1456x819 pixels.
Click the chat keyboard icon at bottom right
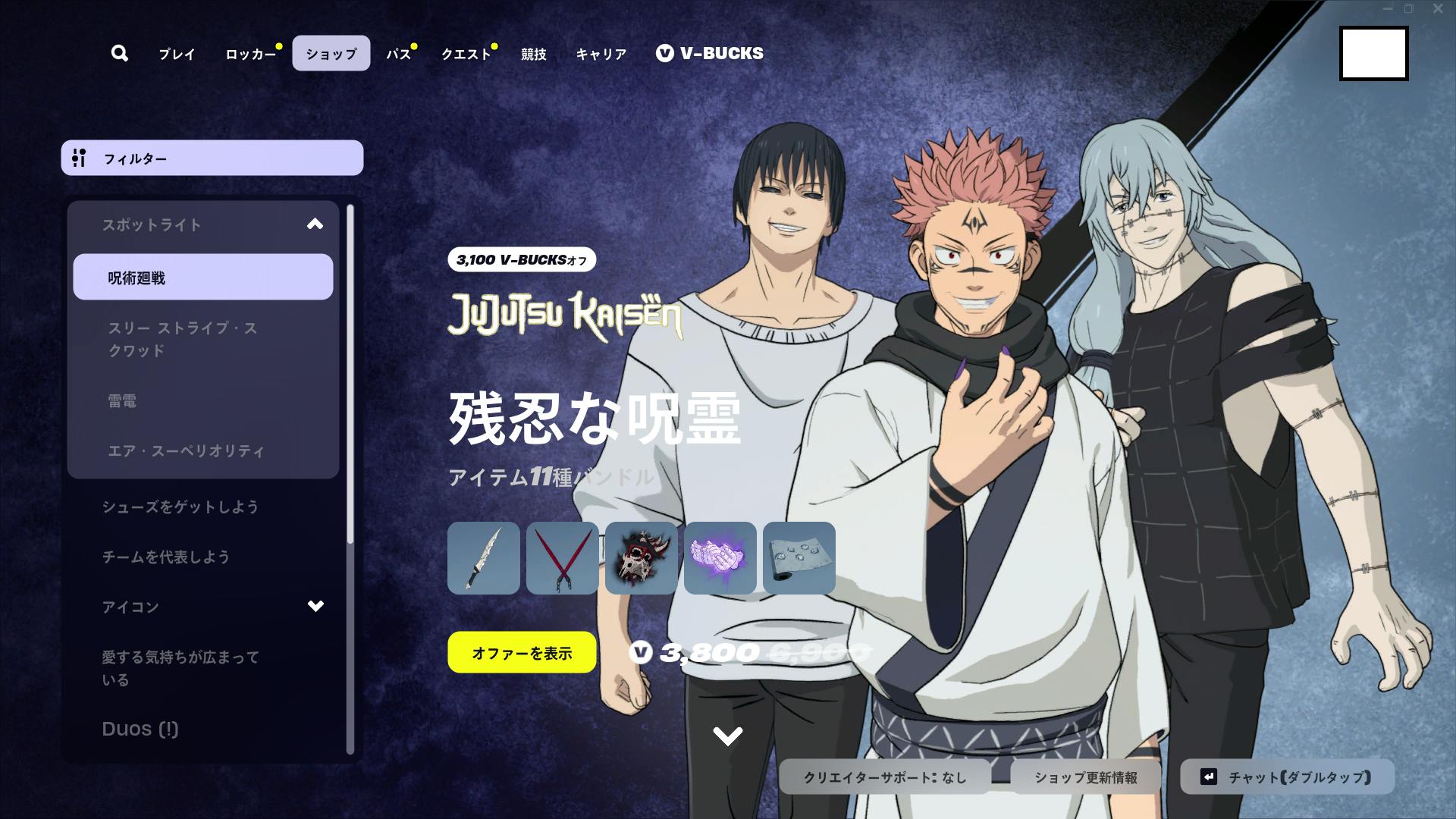click(x=1207, y=776)
